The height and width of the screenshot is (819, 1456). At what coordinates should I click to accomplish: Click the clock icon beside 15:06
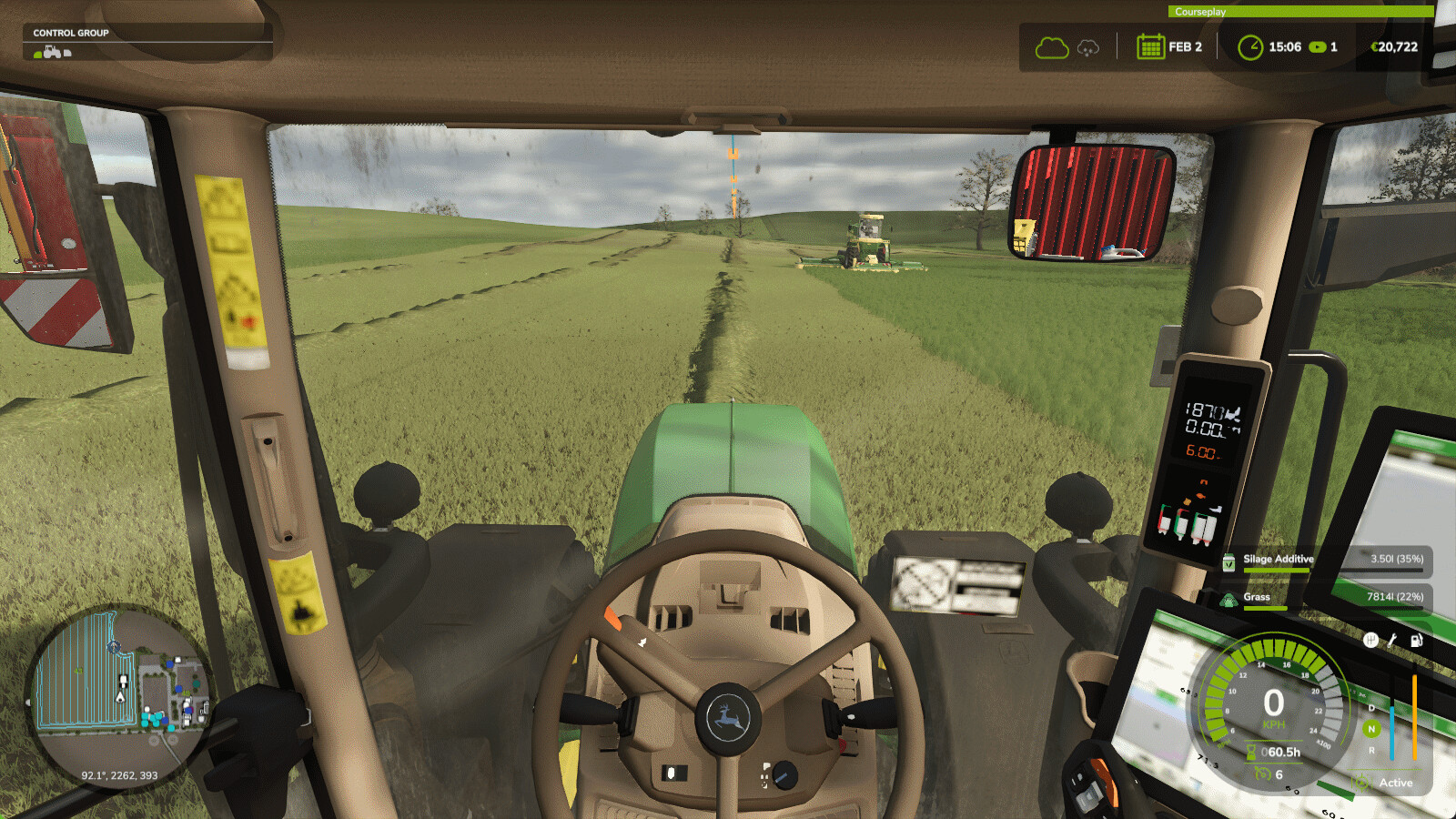tap(1250, 47)
